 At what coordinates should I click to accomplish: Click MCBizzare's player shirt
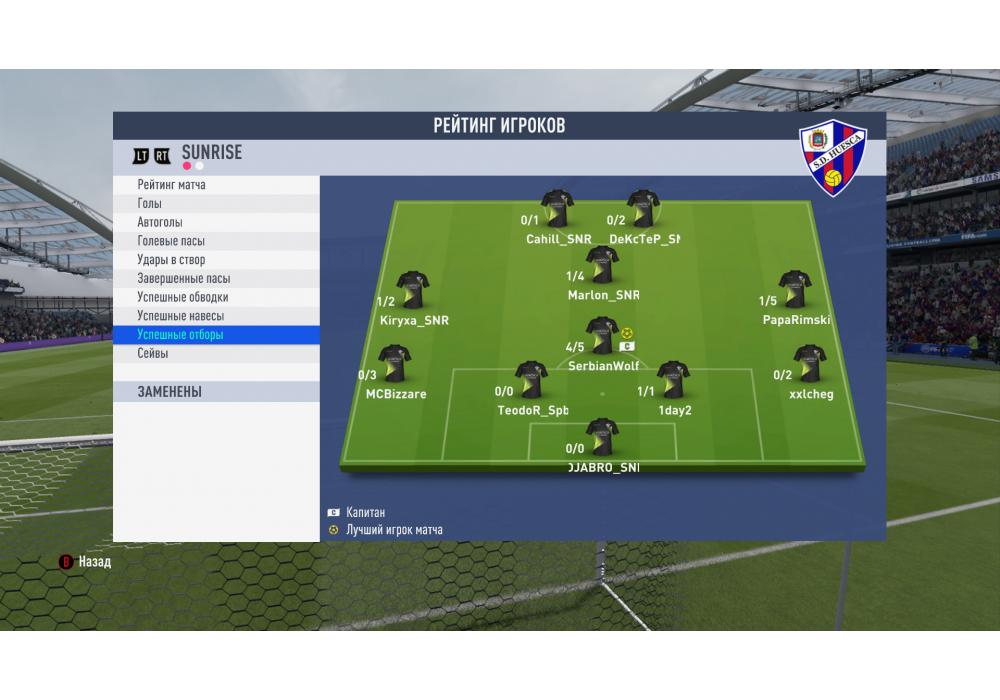click(x=393, y=365)
